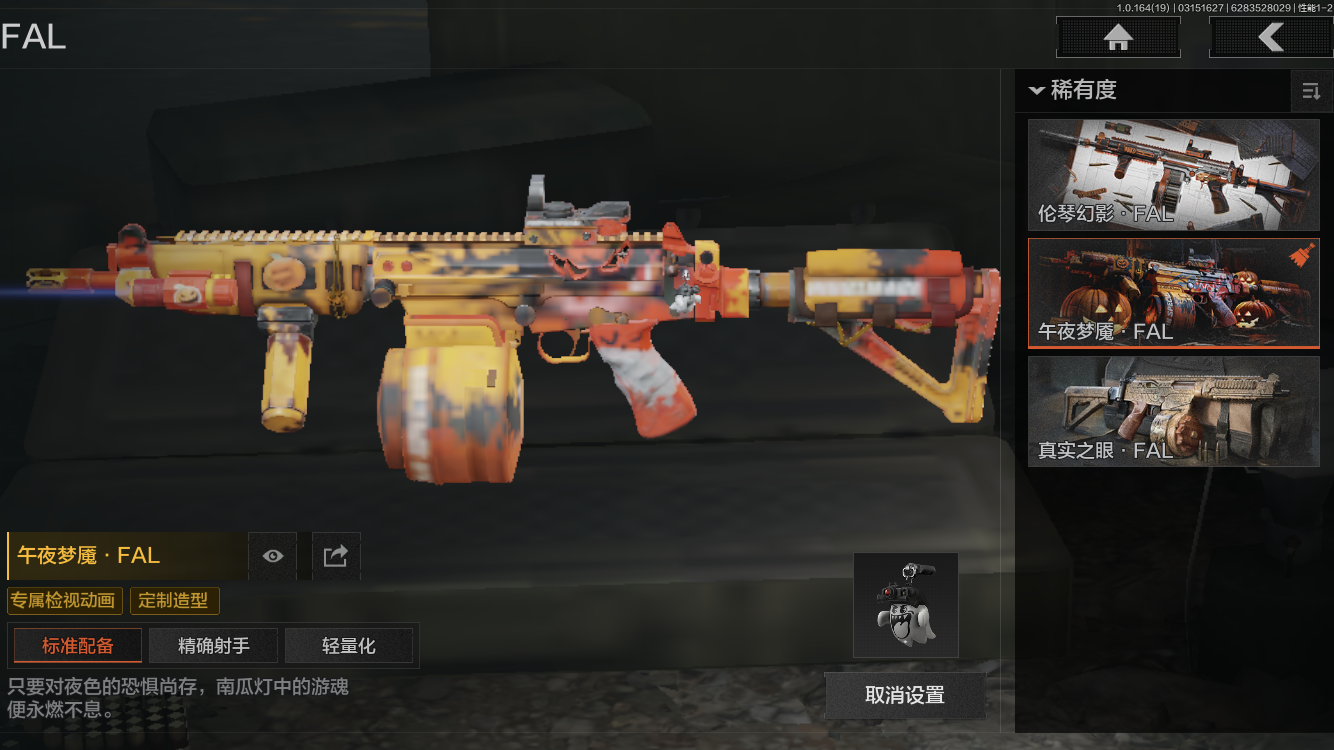Click the 取消设置 button
Viewport: 1334px width, 750px height.
(x=904, y=695)
